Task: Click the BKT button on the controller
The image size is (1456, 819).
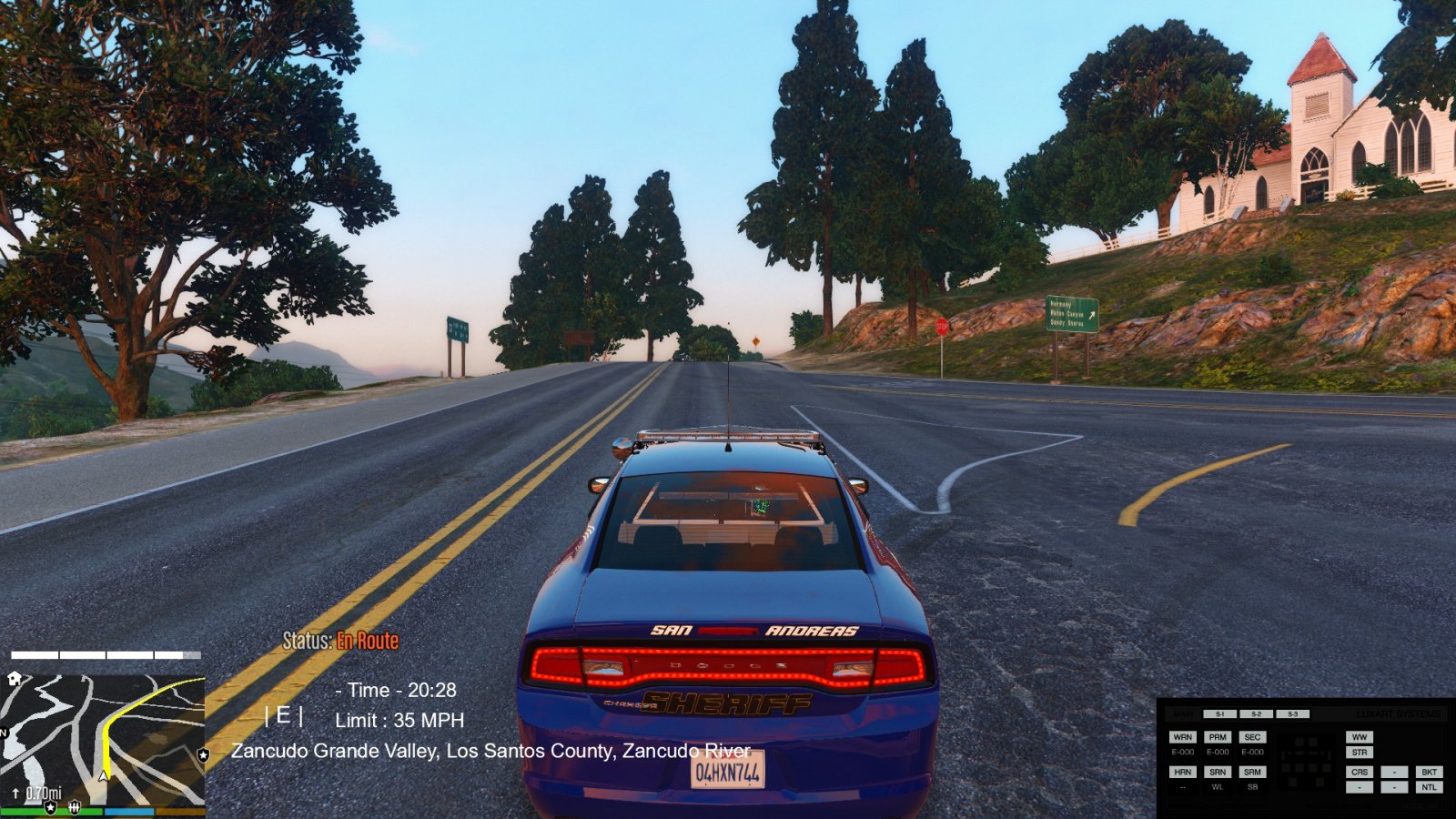Action: 1429,772
